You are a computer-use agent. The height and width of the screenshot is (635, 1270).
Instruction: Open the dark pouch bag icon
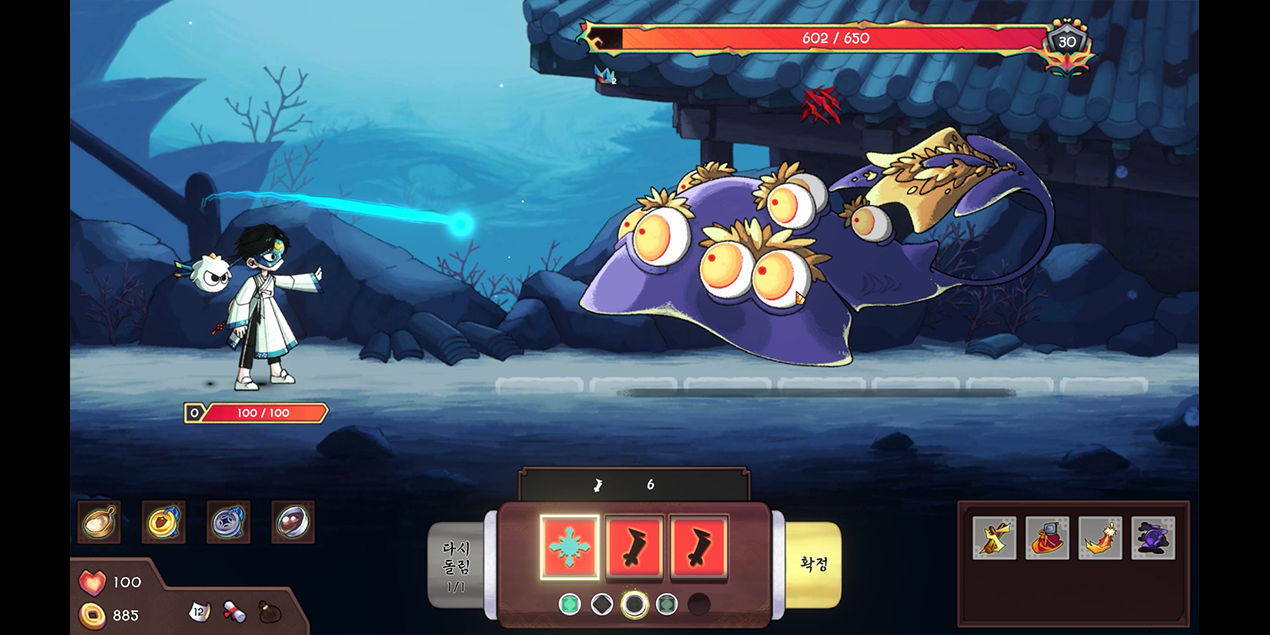270,611
